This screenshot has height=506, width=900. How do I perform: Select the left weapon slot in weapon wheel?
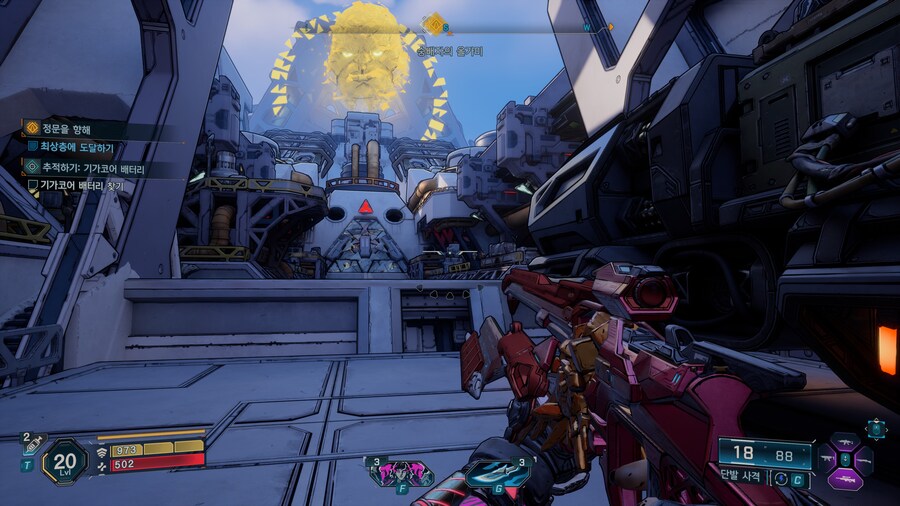click(827, 460)
